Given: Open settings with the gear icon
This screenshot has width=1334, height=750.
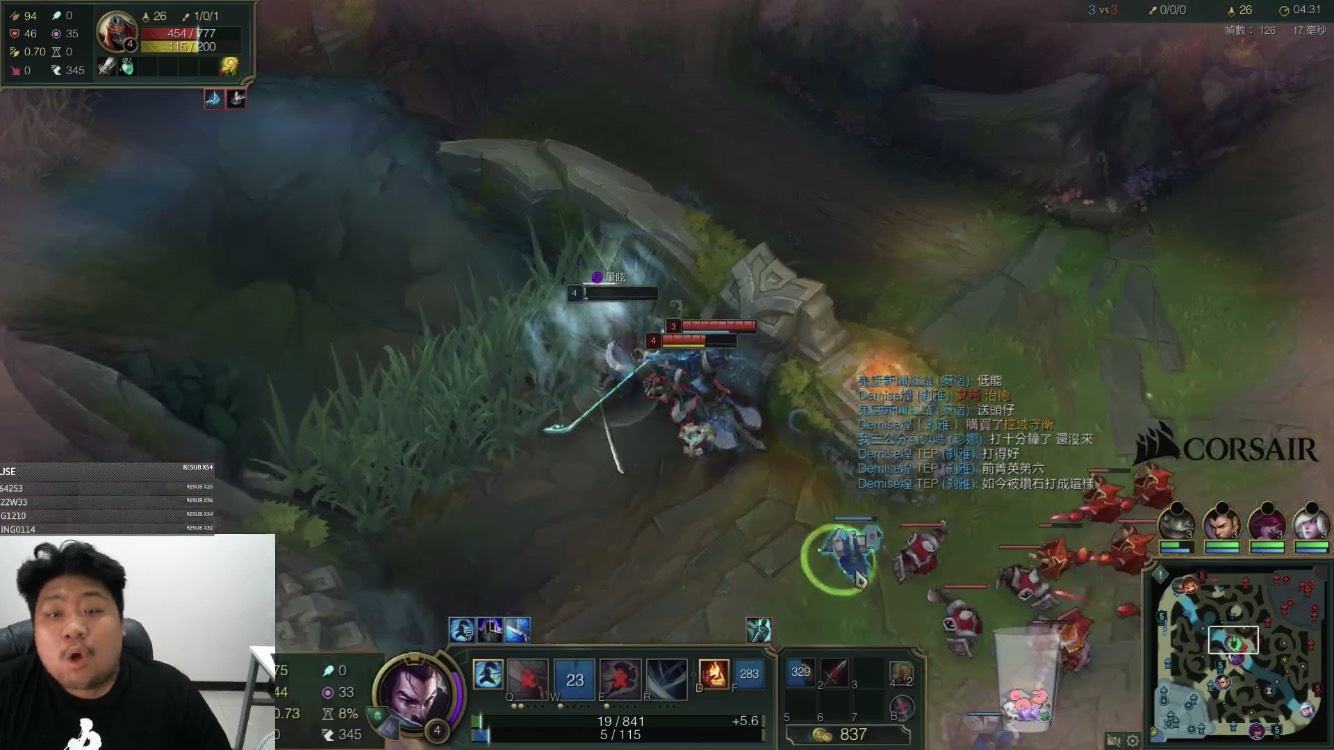Looking at the screenshot, I should 1133,741.
